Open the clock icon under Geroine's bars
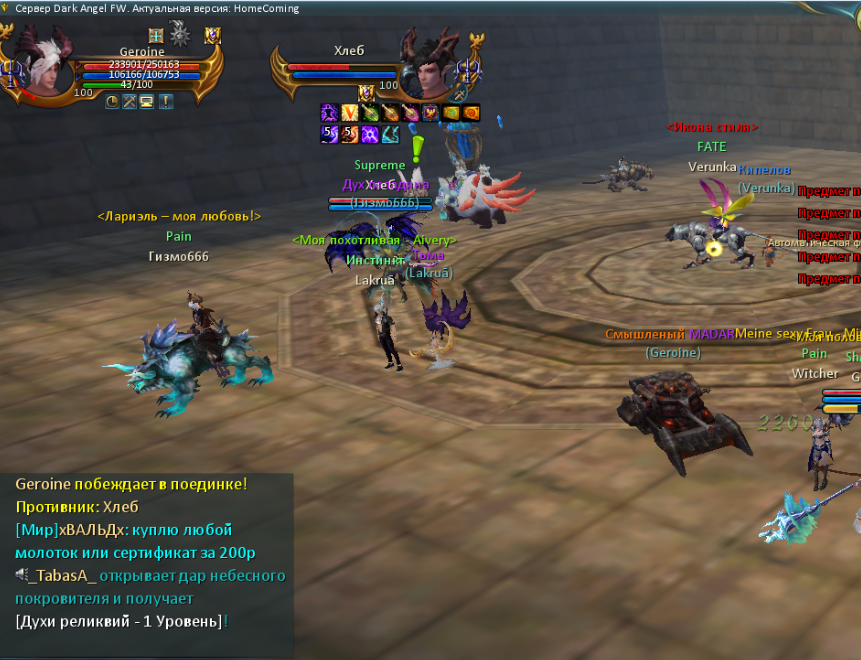 point(112,101)
